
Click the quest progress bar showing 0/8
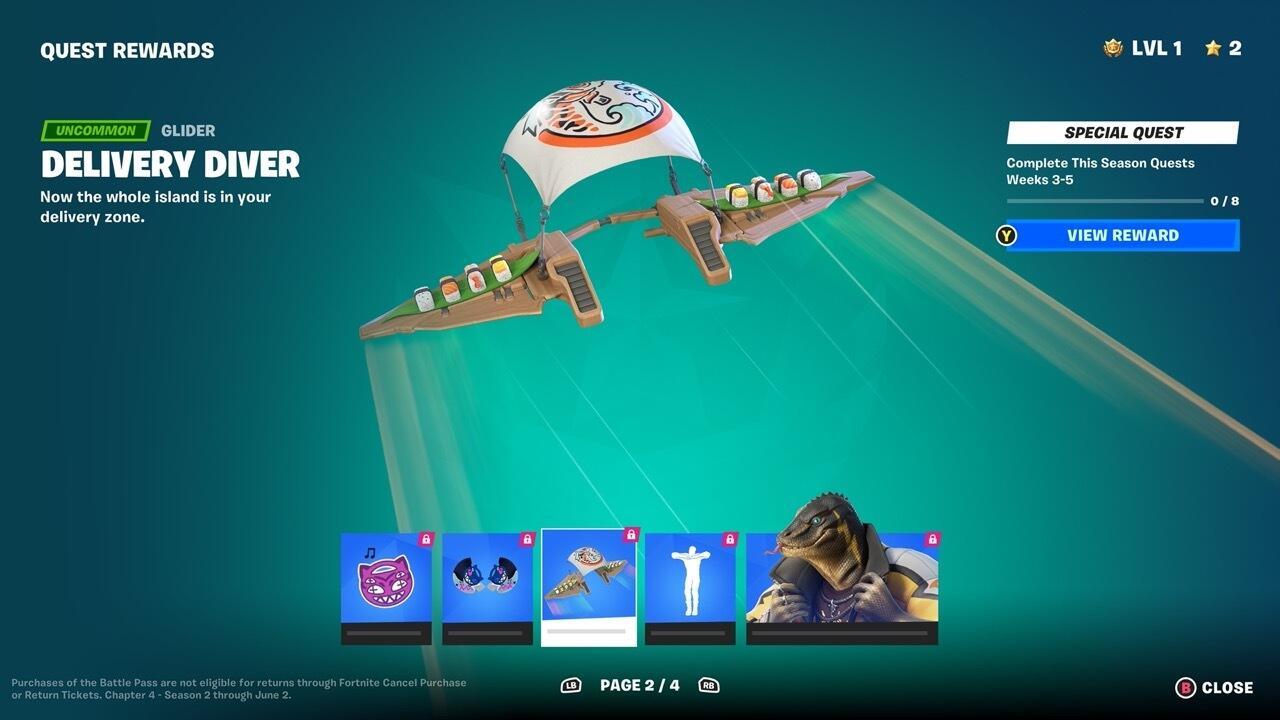click(x=1105, y=199)
